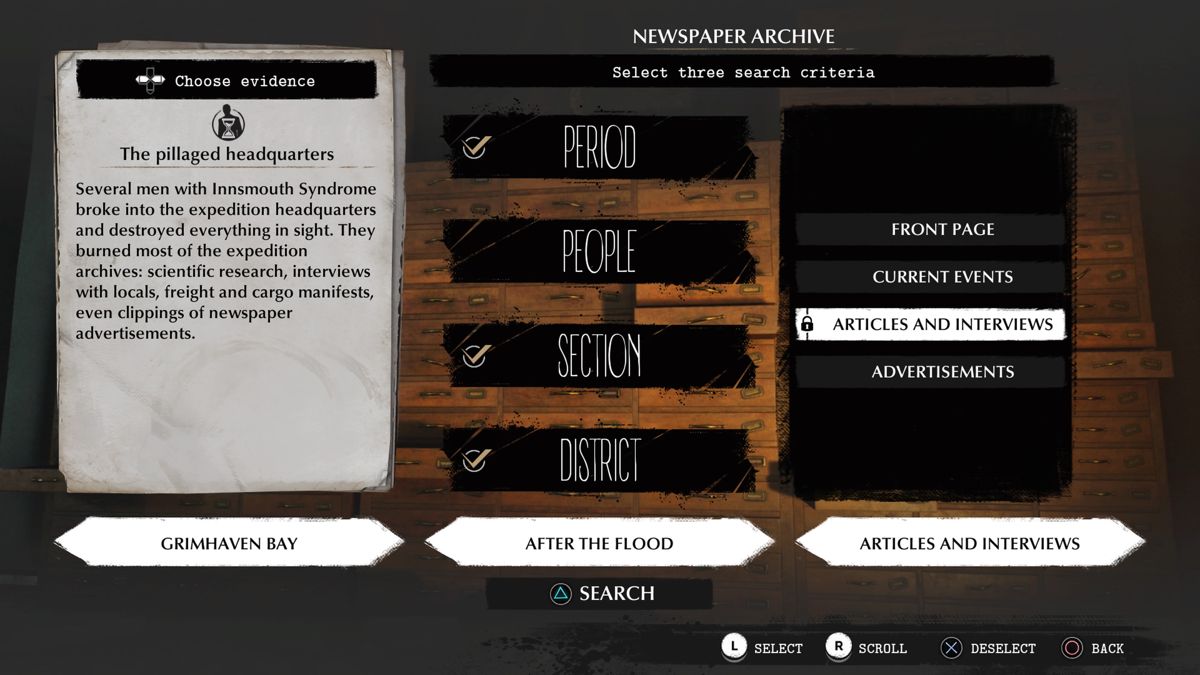Click the Articles and Interviews selected criterion tag

[969, 544]
